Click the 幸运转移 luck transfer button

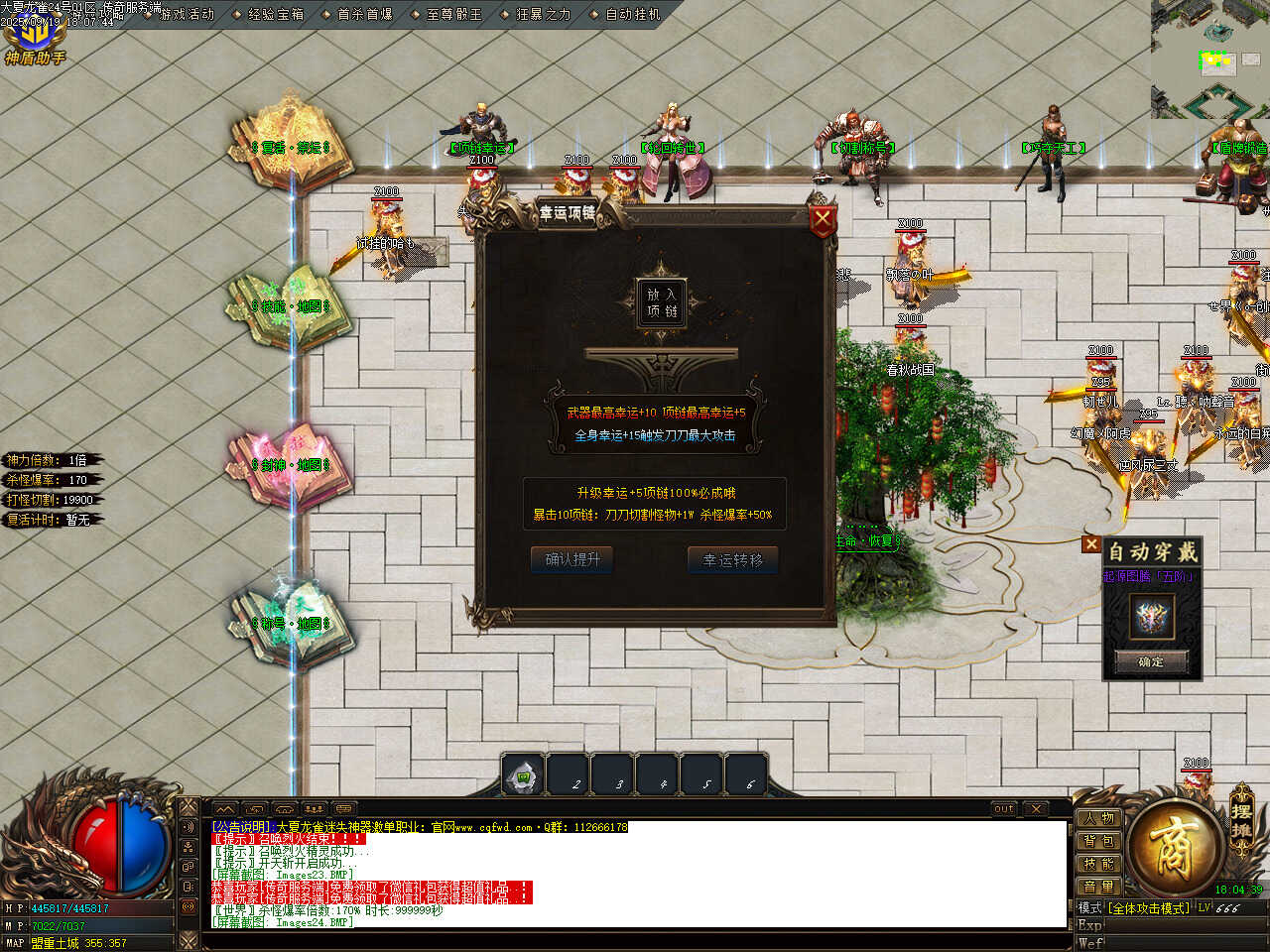[733, 559]
